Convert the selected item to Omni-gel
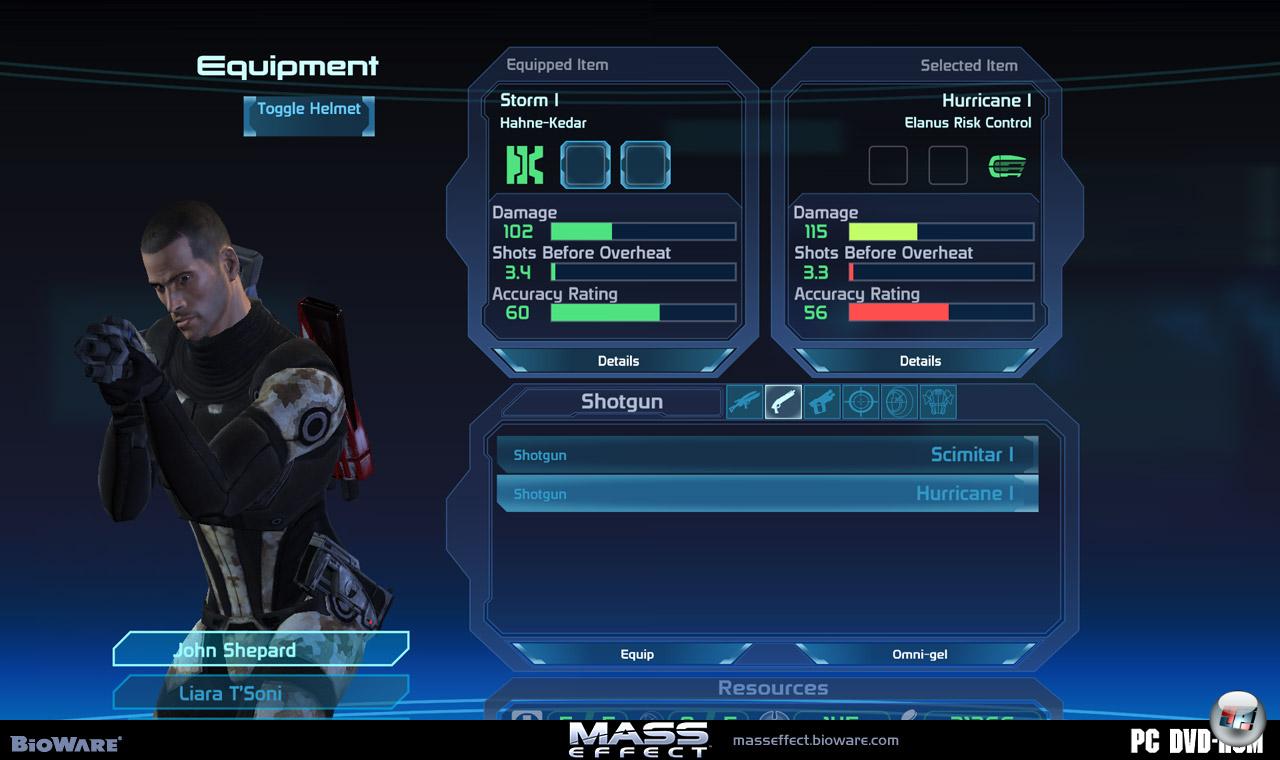Image resolution: width=1280 pixels, height=760 pixels. 919,654
